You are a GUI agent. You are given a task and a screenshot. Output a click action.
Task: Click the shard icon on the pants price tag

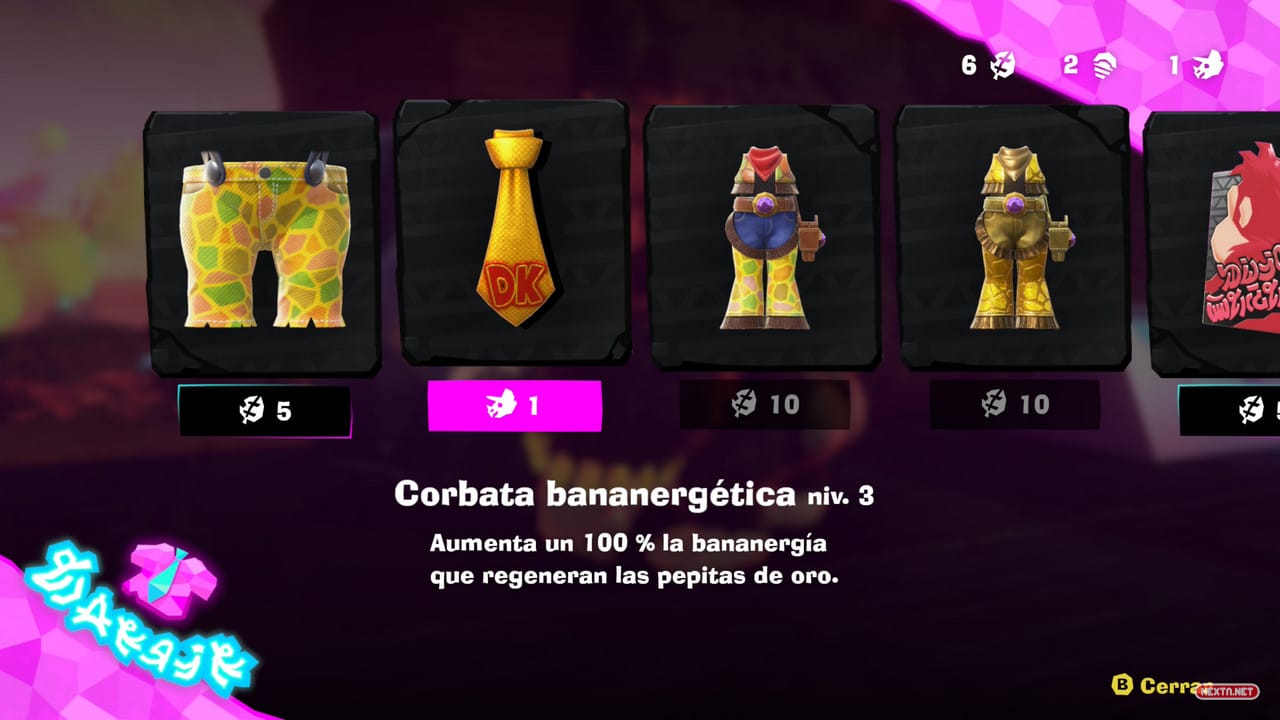point(251,406)
